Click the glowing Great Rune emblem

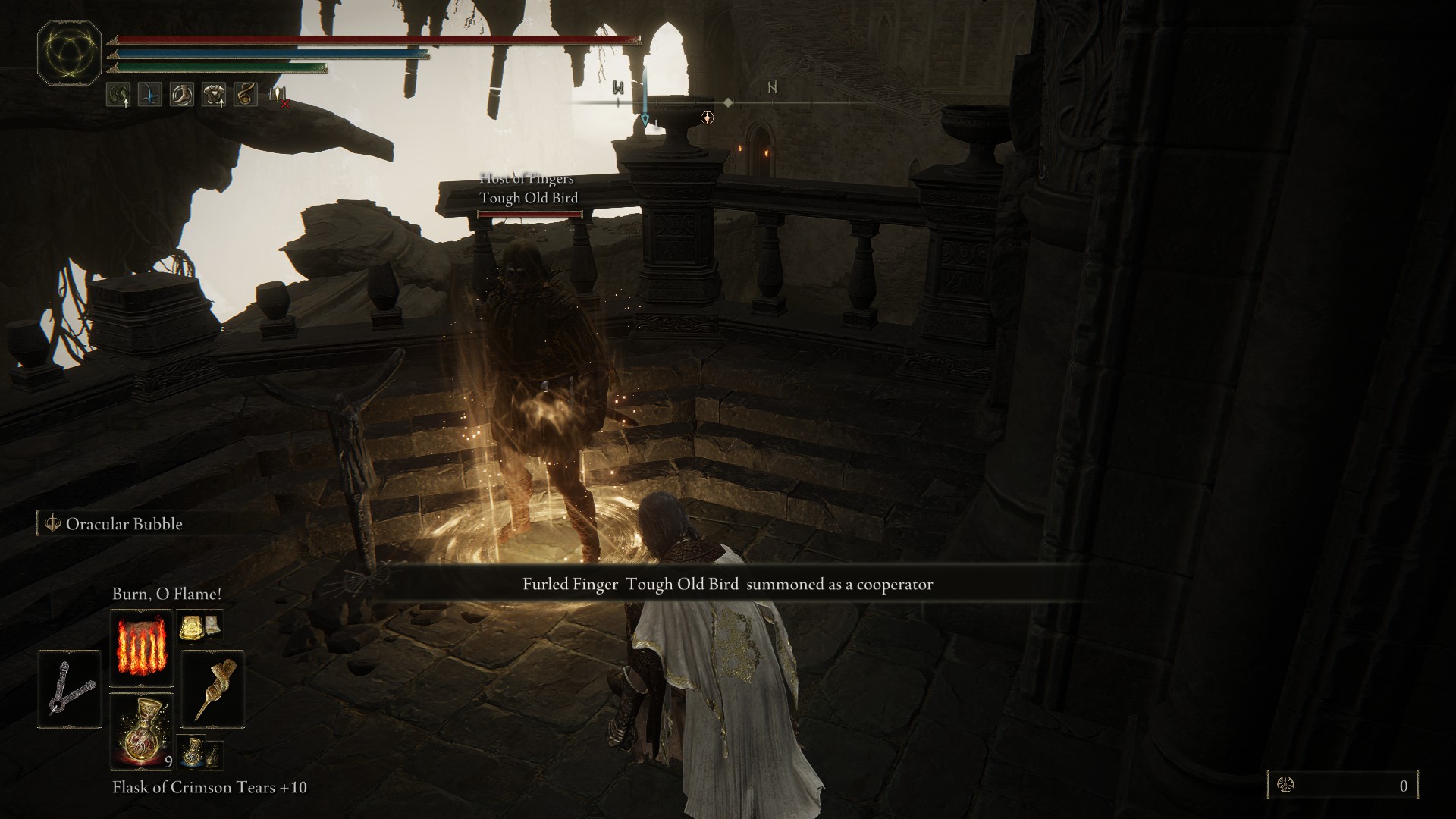point(70,55)
